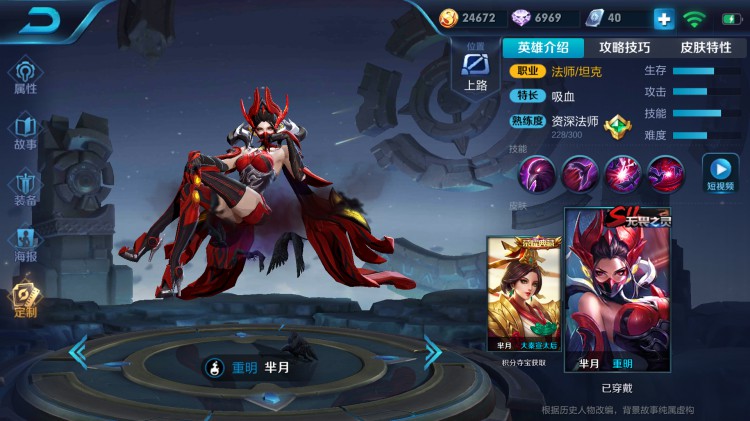Add currency with the blue plus button
This screenshot has width=750, height=421.
[x=664, y=18]
